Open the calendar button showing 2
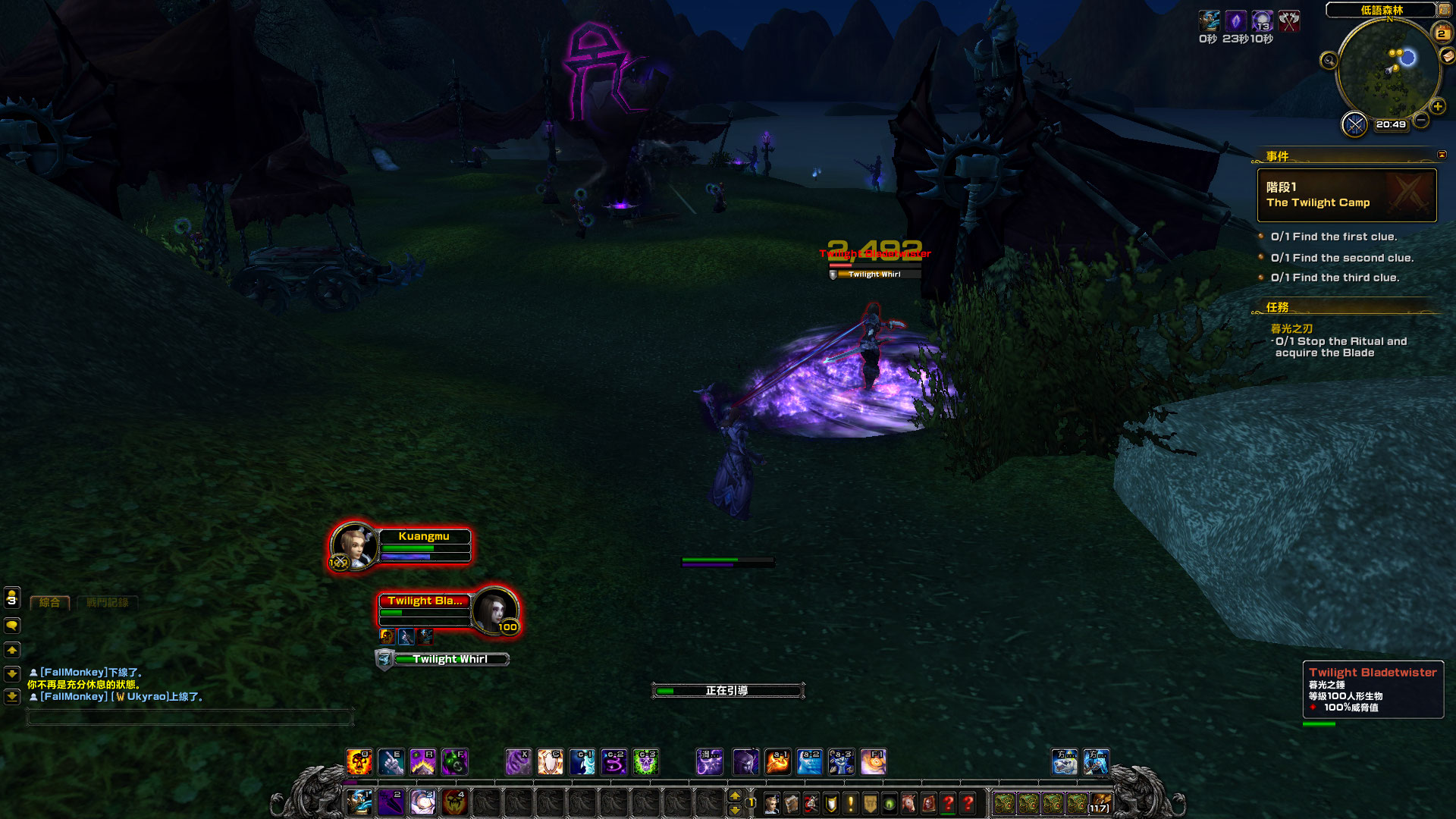The width and height of the screenshot is (1456, 819). coord(1441,33)
